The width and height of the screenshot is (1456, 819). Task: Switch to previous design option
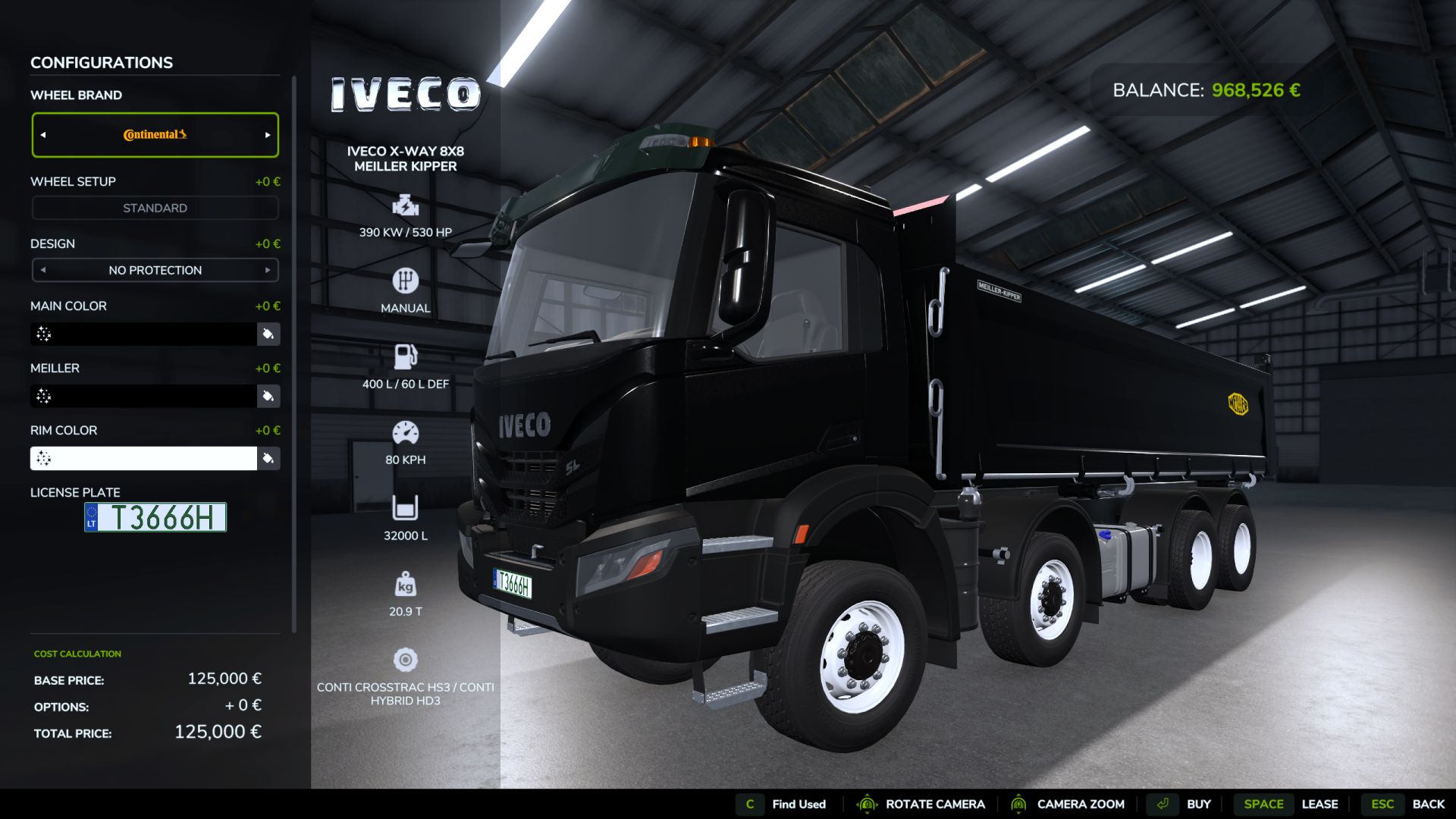click(x=43, y=270)
